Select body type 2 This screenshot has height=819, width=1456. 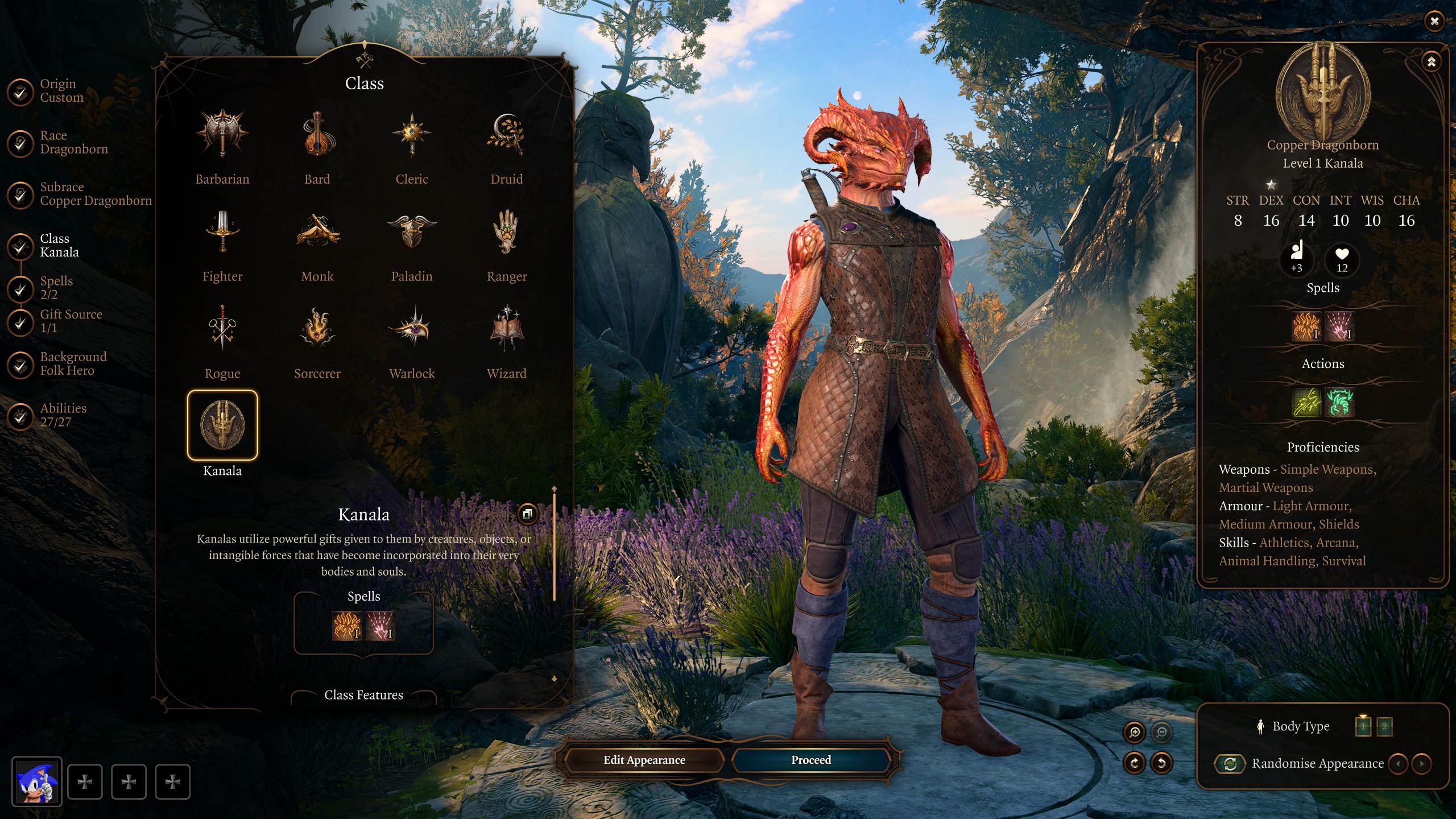pos(1384,726)
